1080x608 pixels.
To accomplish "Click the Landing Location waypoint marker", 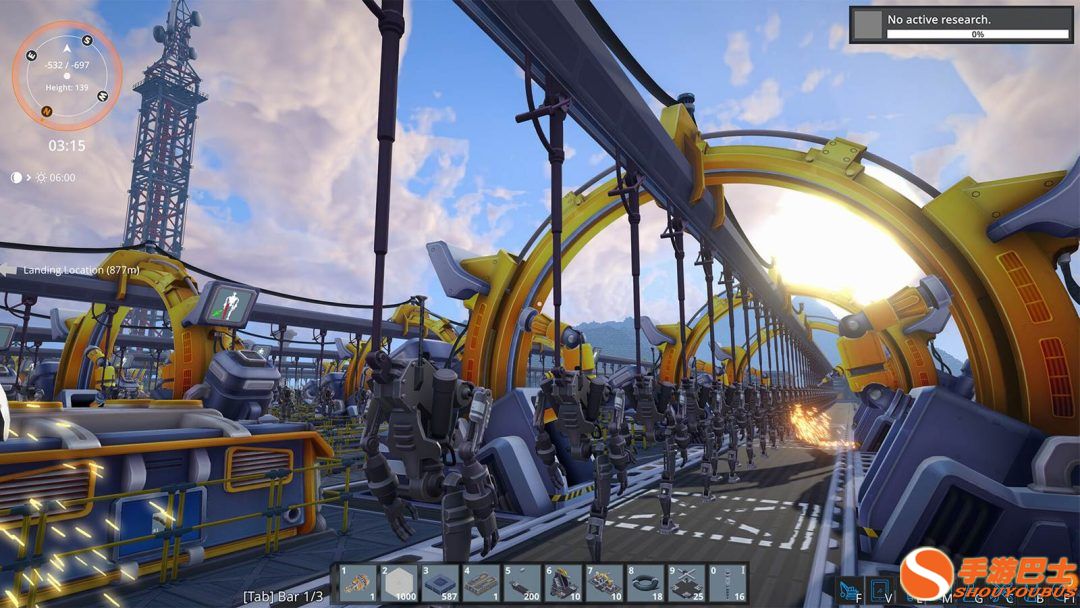I will coord(70,270).
